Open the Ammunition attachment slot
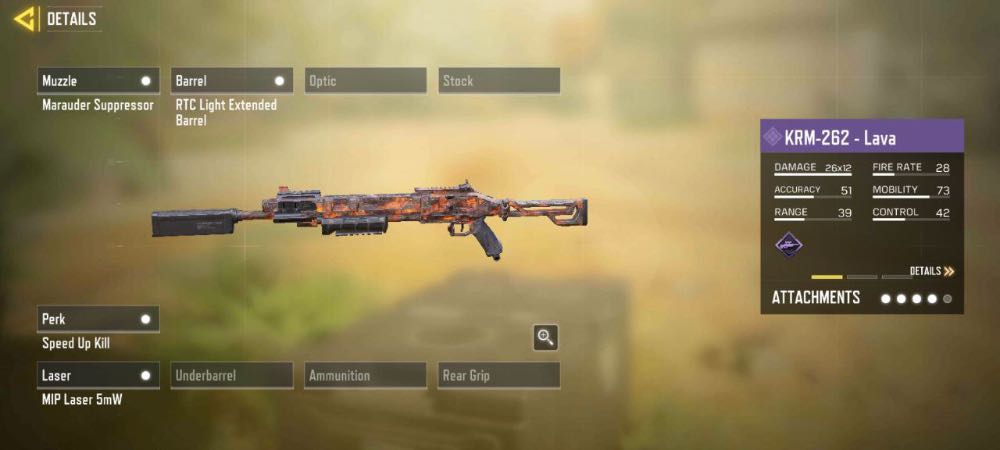The width and height of the screenshot is (1000, 450). [x=365, y=376]
